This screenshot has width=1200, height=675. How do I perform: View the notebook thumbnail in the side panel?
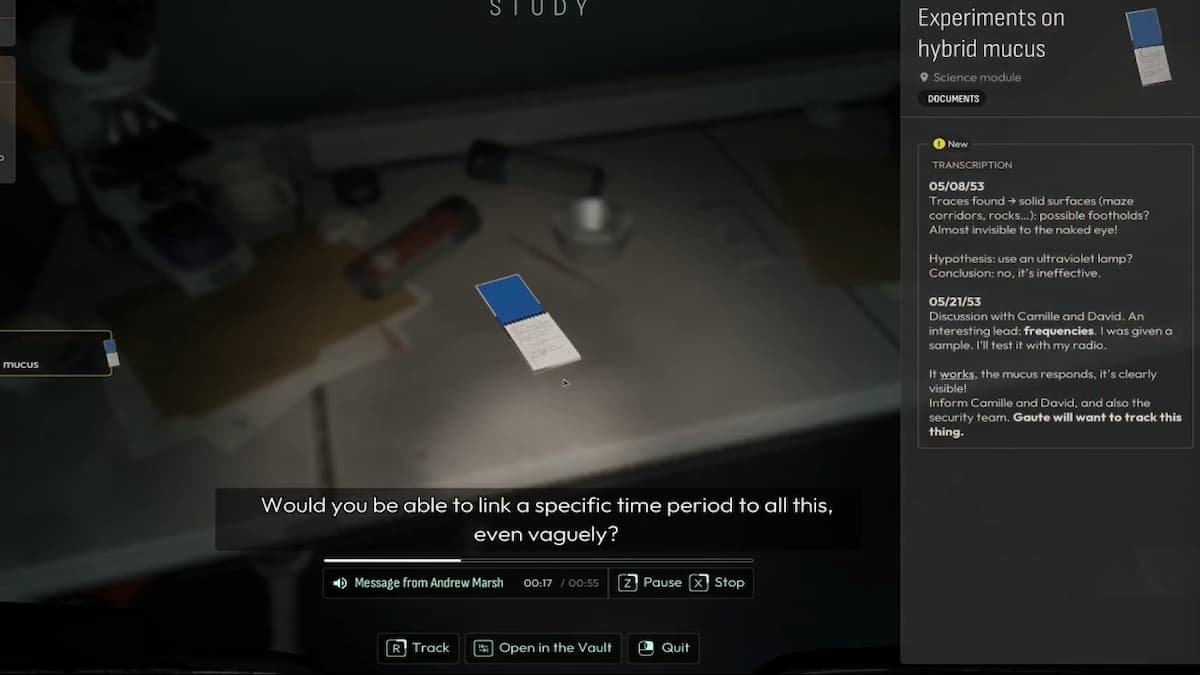coord(1148,45)
